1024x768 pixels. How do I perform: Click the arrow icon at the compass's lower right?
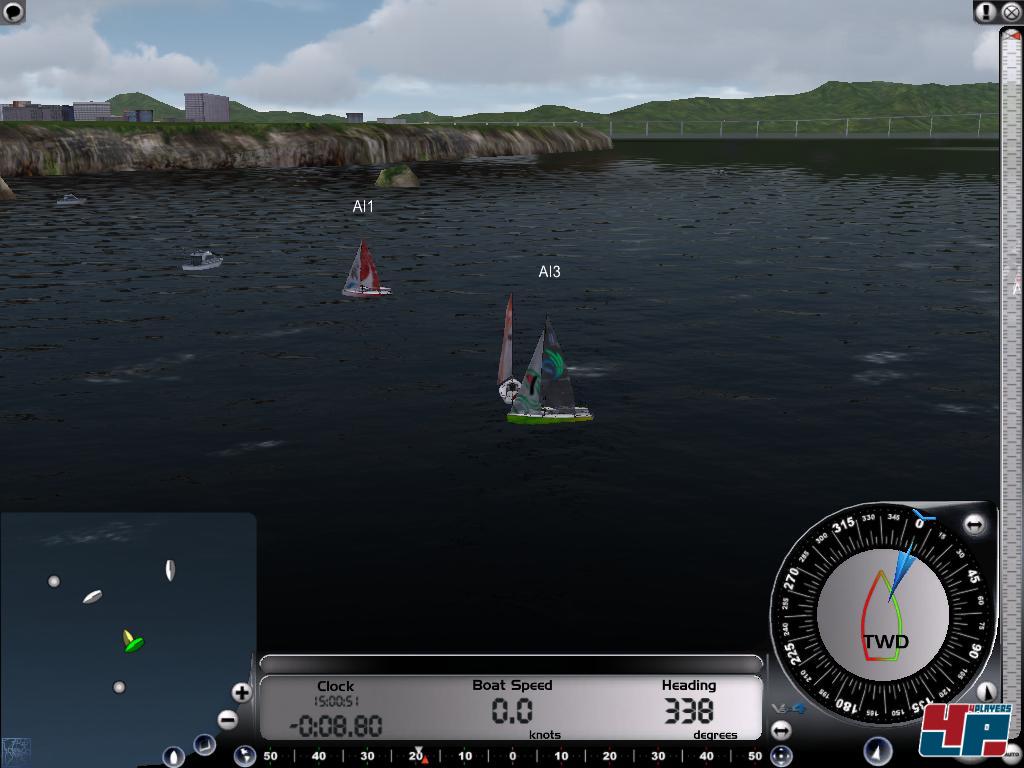(x=986, y=691)
